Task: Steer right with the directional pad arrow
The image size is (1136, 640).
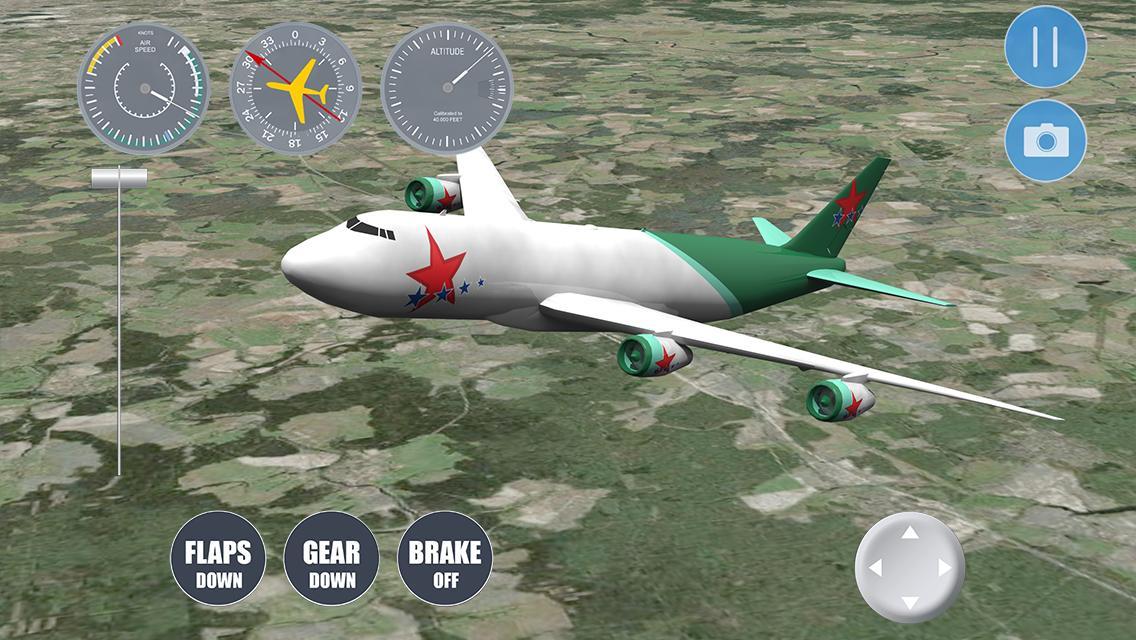Action: pyautogui.click(x=944, y=568)
